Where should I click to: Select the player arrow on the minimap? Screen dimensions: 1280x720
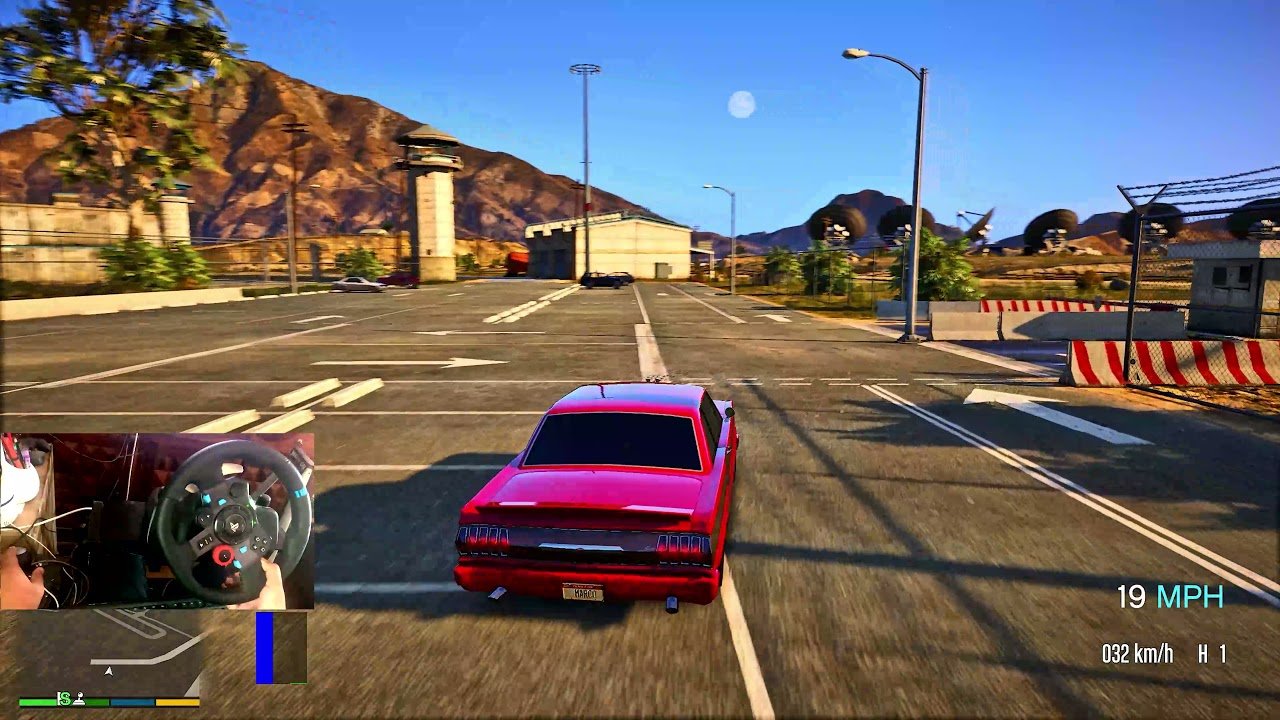tap(109, 671)
